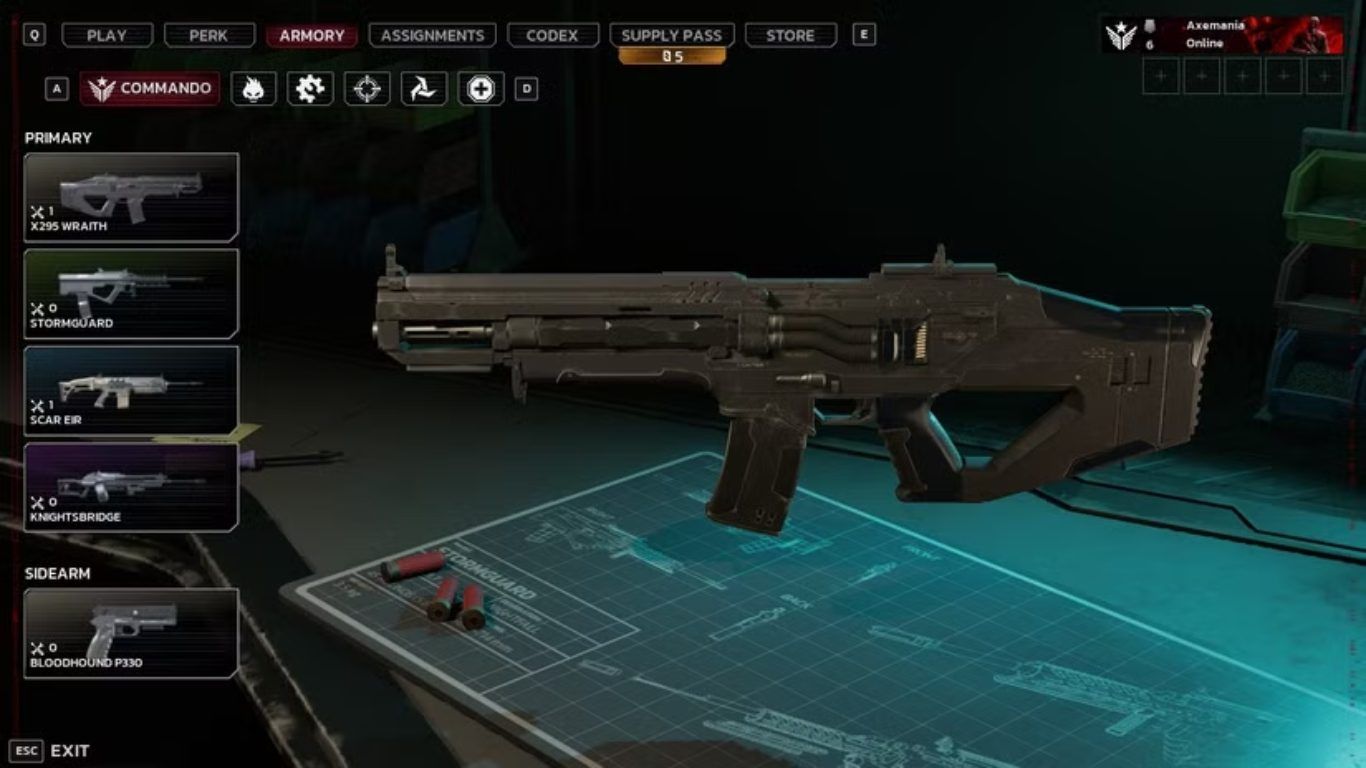Select the medical cross perk icon
1366x768 pixels.
(x=481, y=88)
